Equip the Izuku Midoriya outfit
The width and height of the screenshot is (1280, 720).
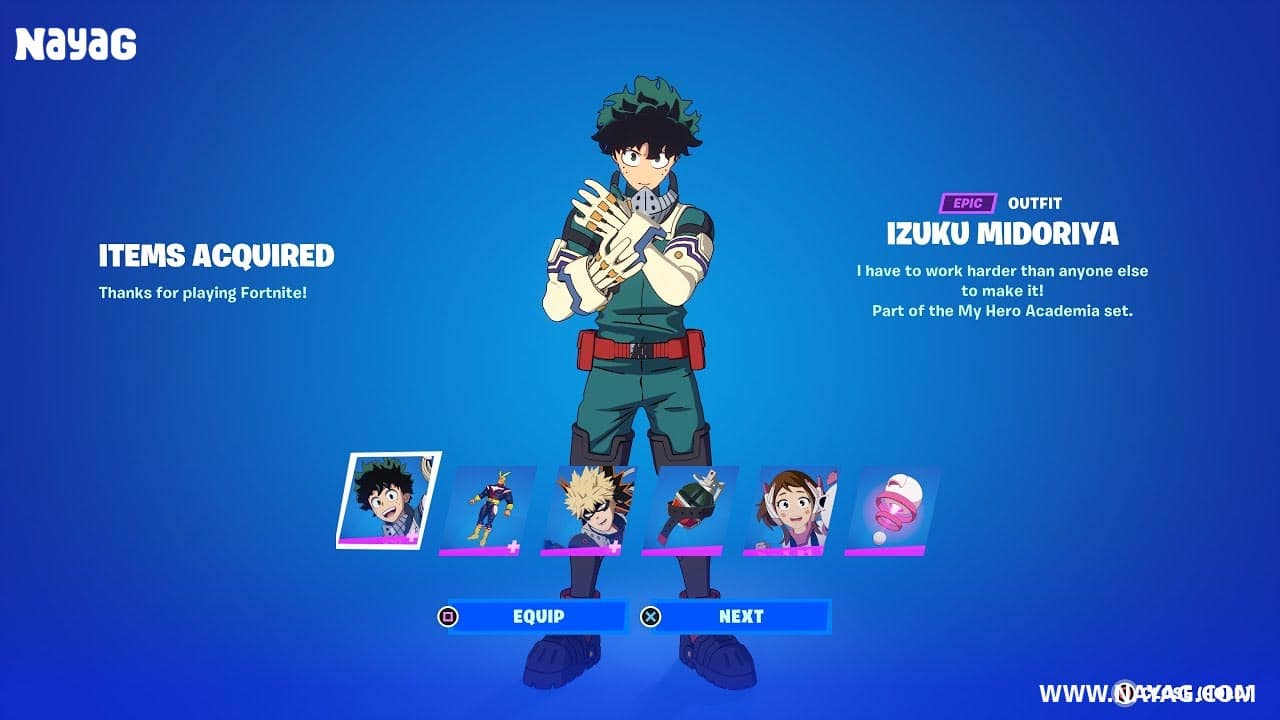538,616
